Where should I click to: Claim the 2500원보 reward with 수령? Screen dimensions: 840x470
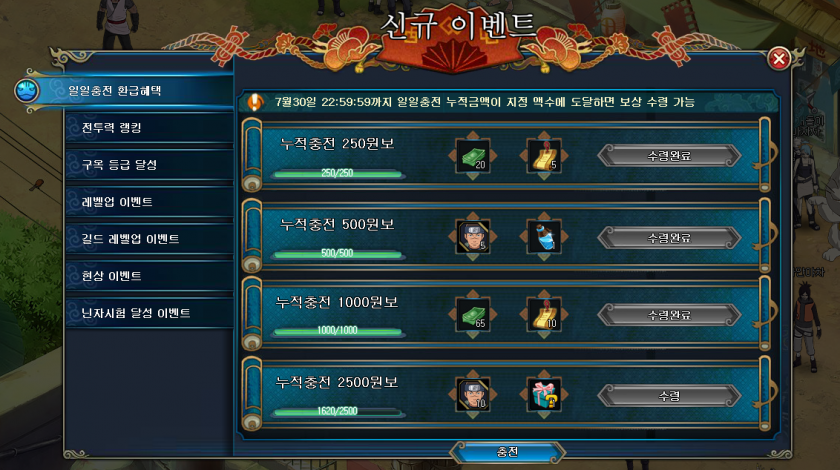pyautogui.click(x=669, y=395)
